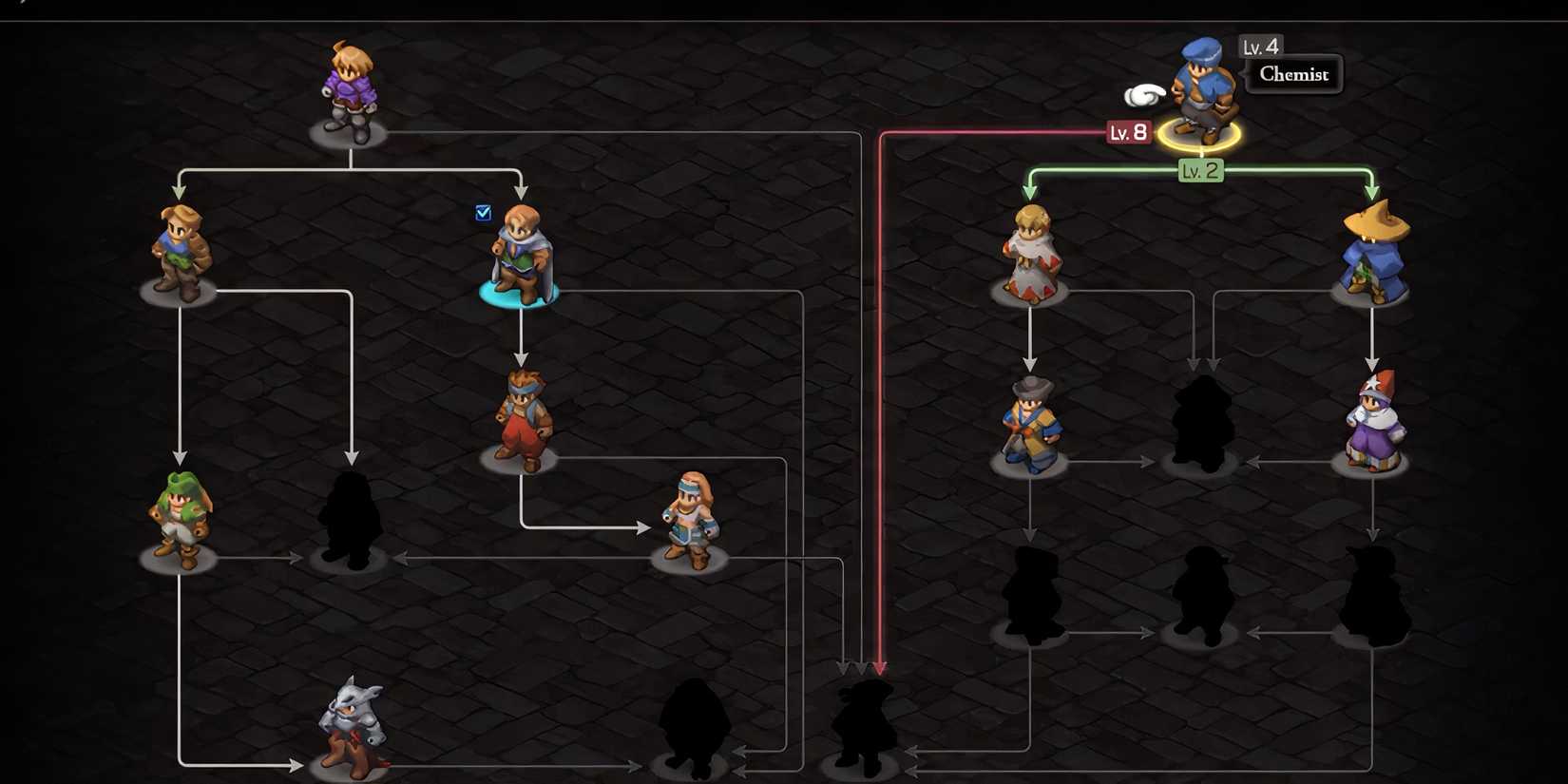
Task: Select the Knight class on the left branch
Action: pyautogui.click(x=181, y=242)
